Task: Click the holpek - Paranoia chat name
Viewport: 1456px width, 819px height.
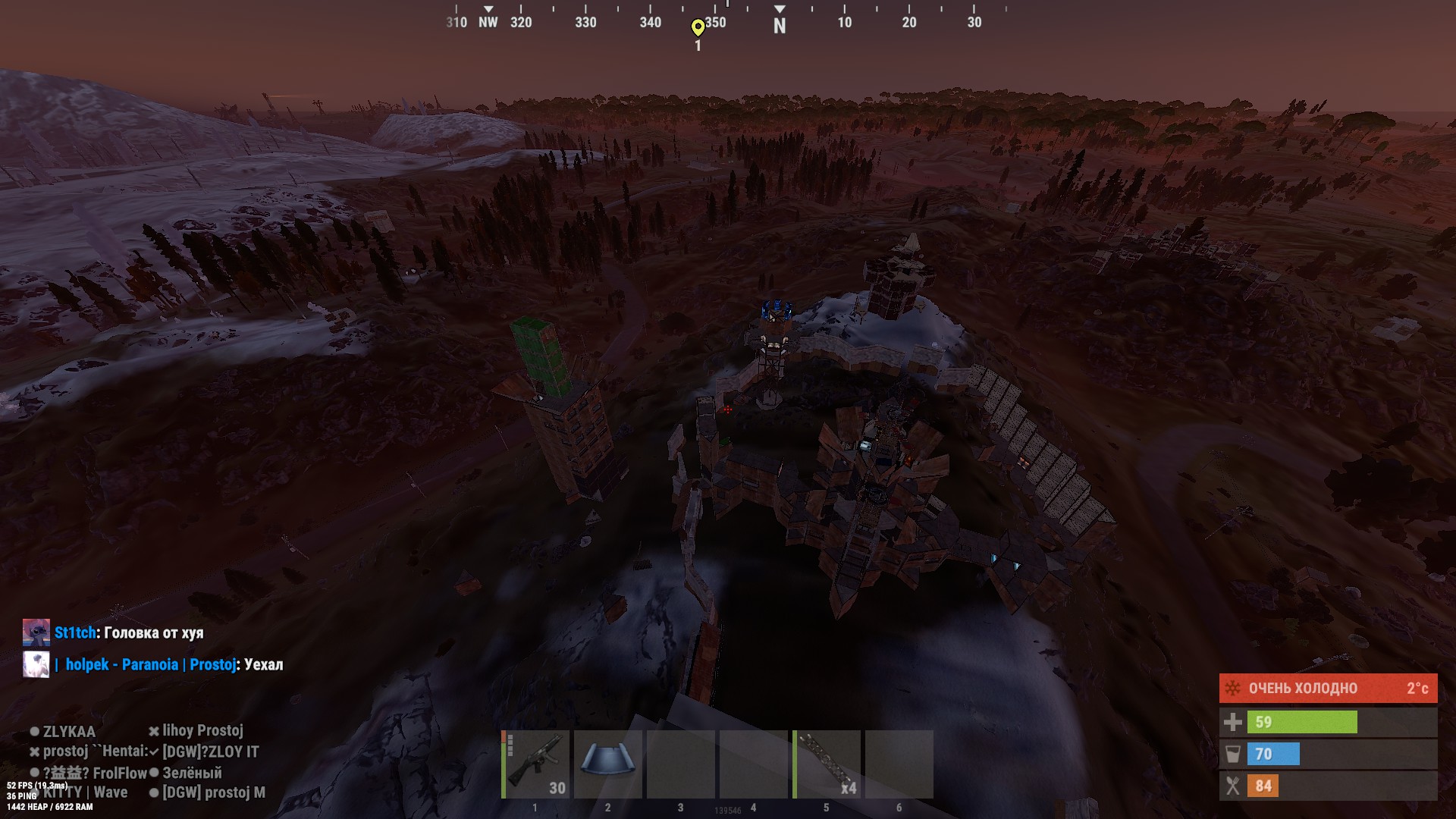Action: 121,665
